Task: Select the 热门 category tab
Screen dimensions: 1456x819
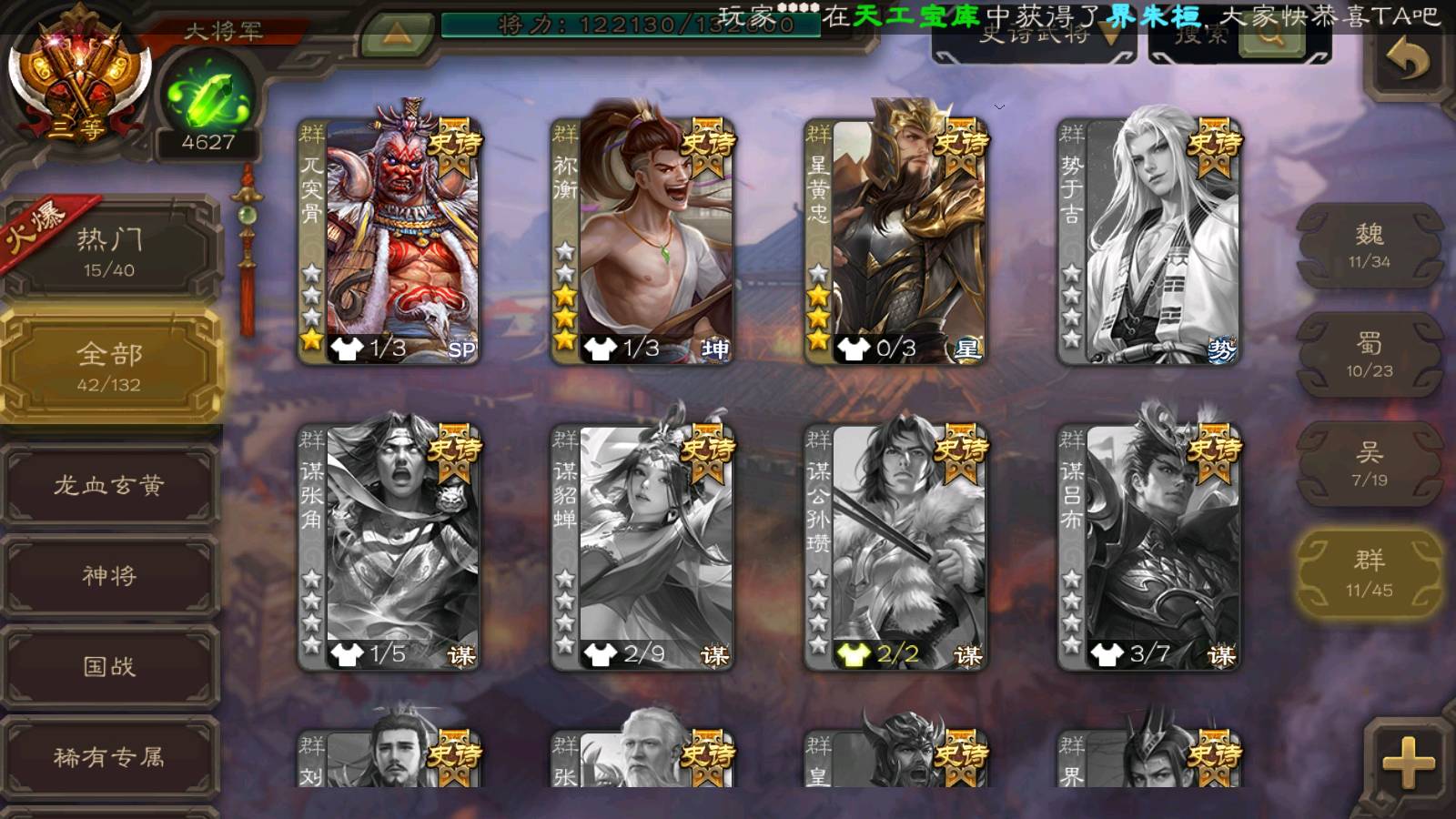Action: (109, 250)
